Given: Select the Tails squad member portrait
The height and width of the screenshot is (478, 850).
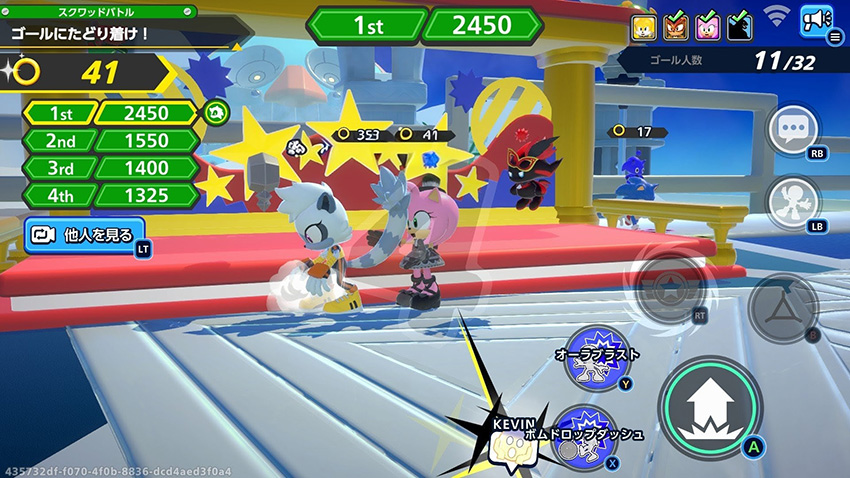Looking at the screenshot, I should [644, 26].
